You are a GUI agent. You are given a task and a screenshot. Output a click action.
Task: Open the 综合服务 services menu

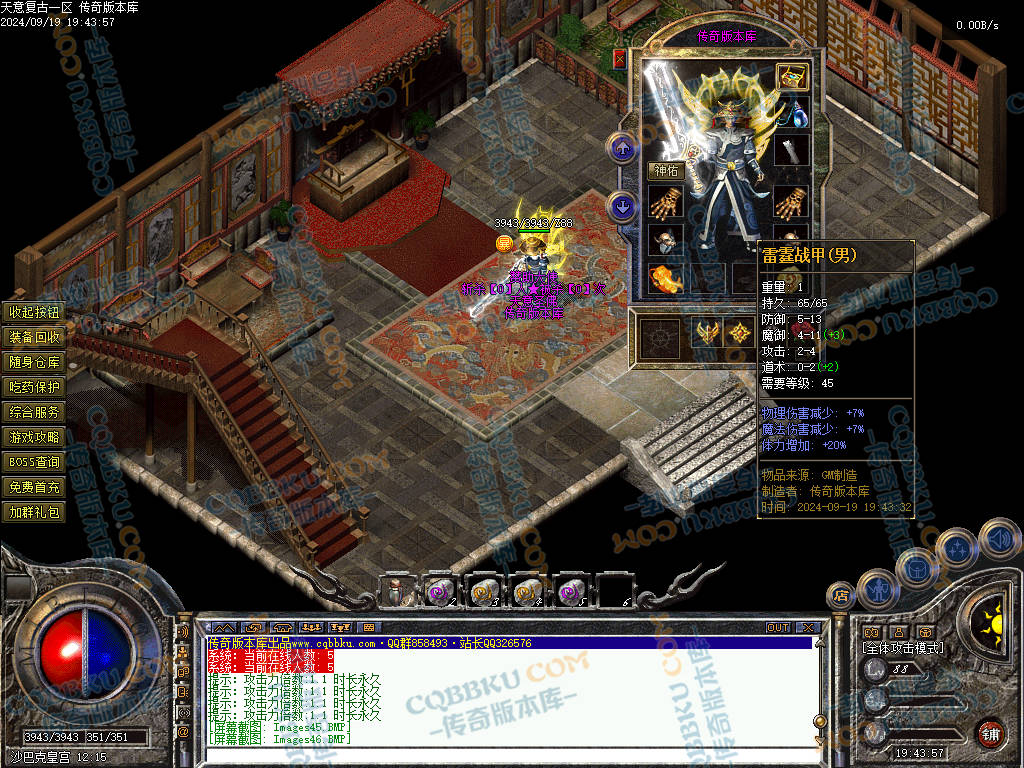(x=35, y=412)
